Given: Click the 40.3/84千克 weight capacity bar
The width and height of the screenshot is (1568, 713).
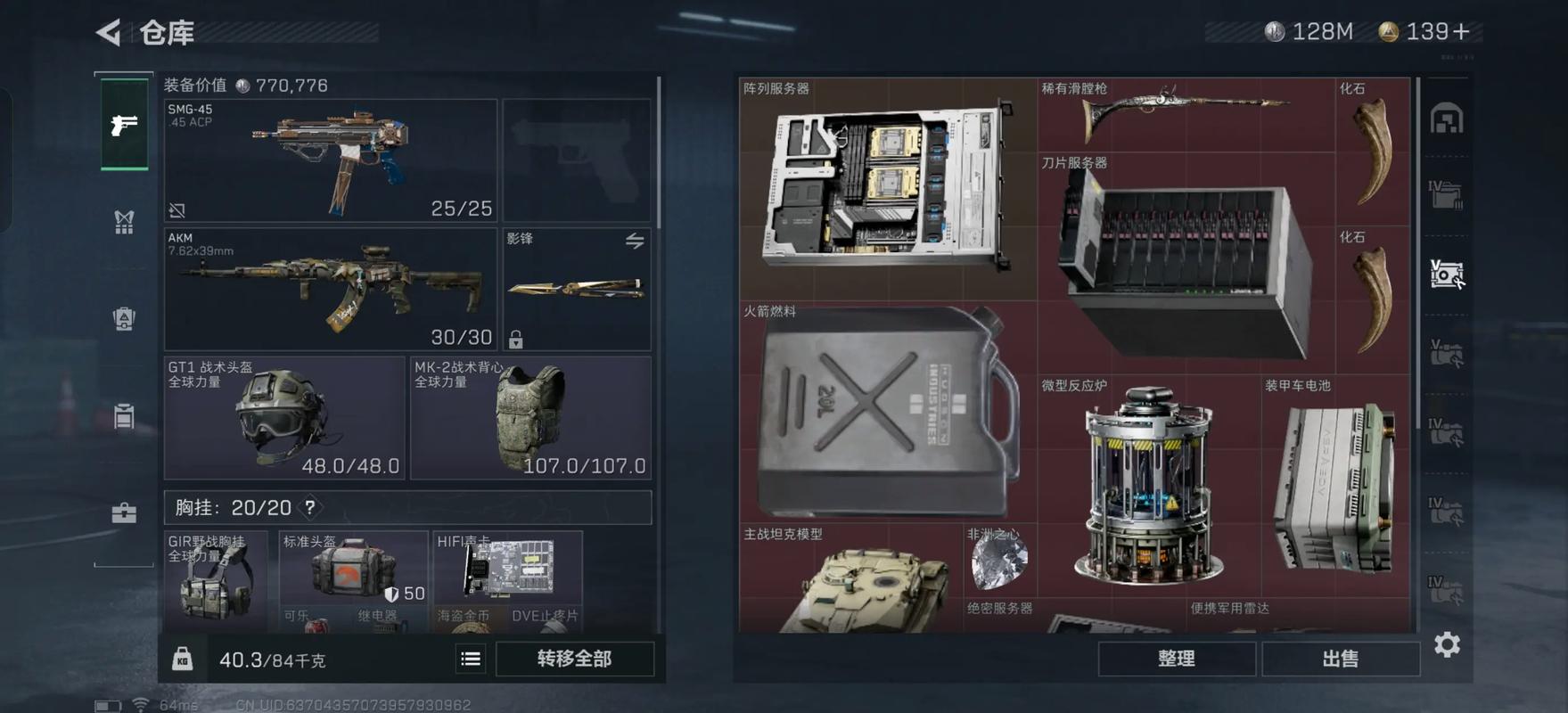Looking at the screenshot, I should click(272, 660).
